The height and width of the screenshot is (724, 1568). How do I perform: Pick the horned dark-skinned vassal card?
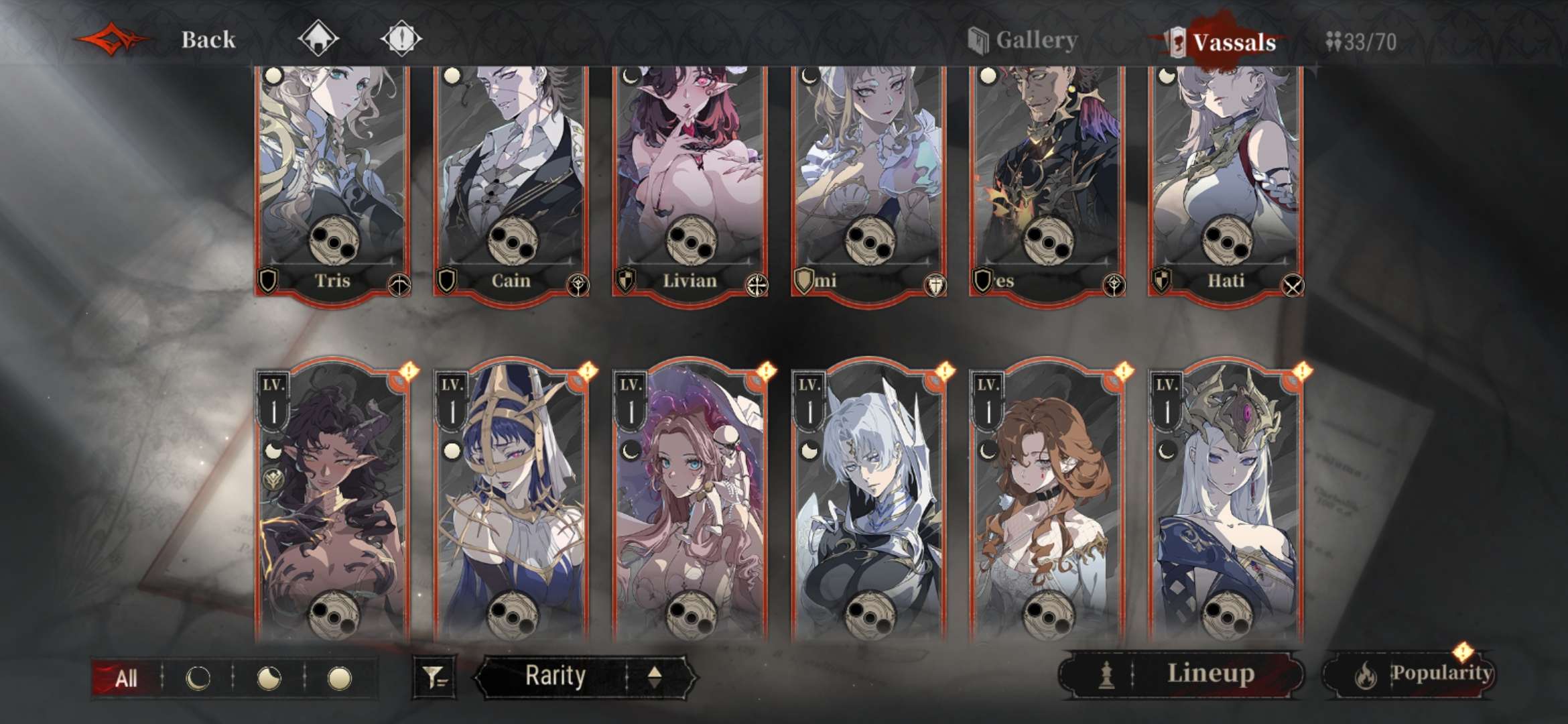(333, 503)
